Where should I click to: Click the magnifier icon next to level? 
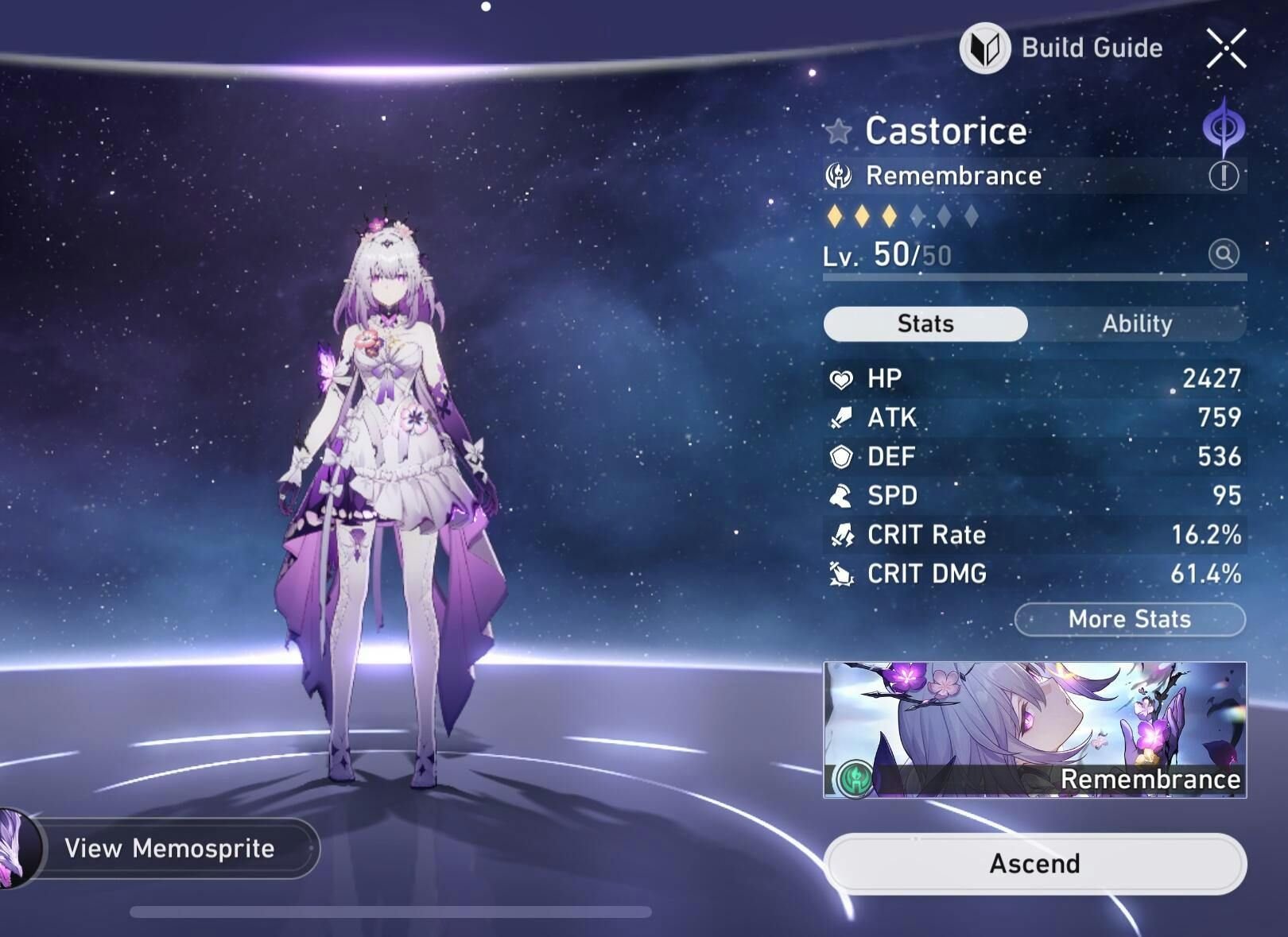(1224, 254)
